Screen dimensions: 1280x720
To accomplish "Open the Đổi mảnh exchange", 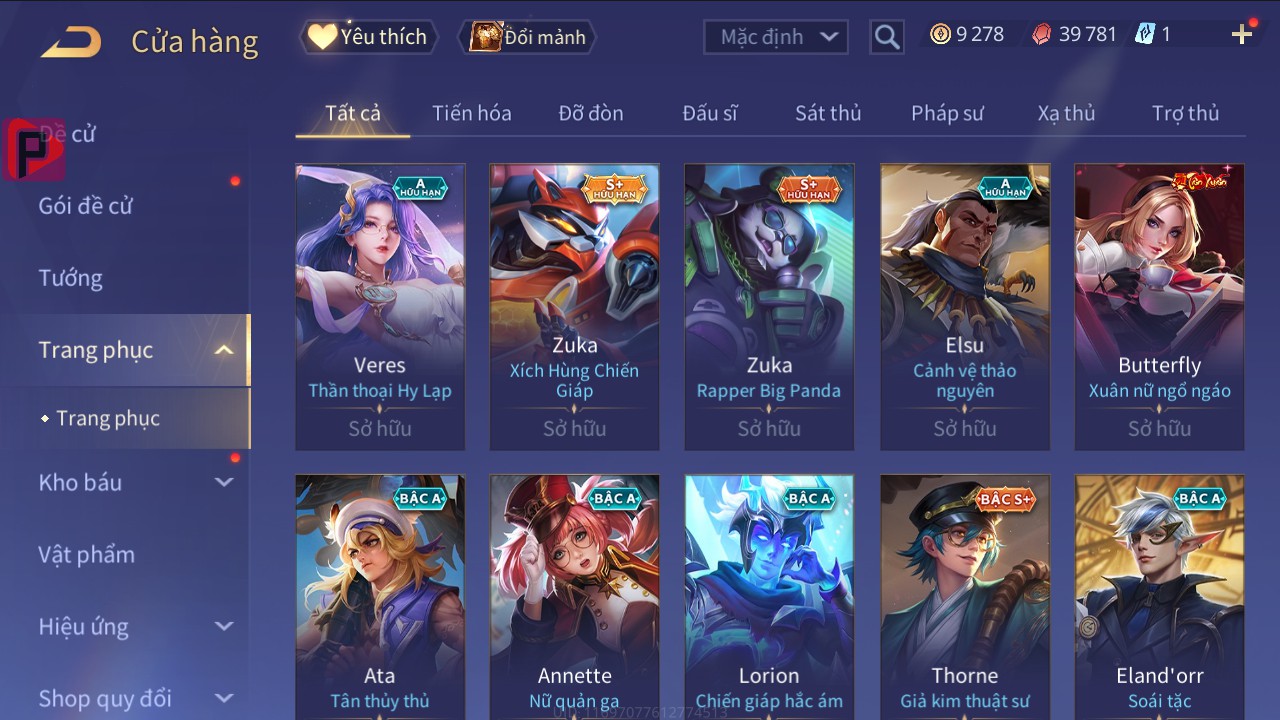I will [528, 37].
